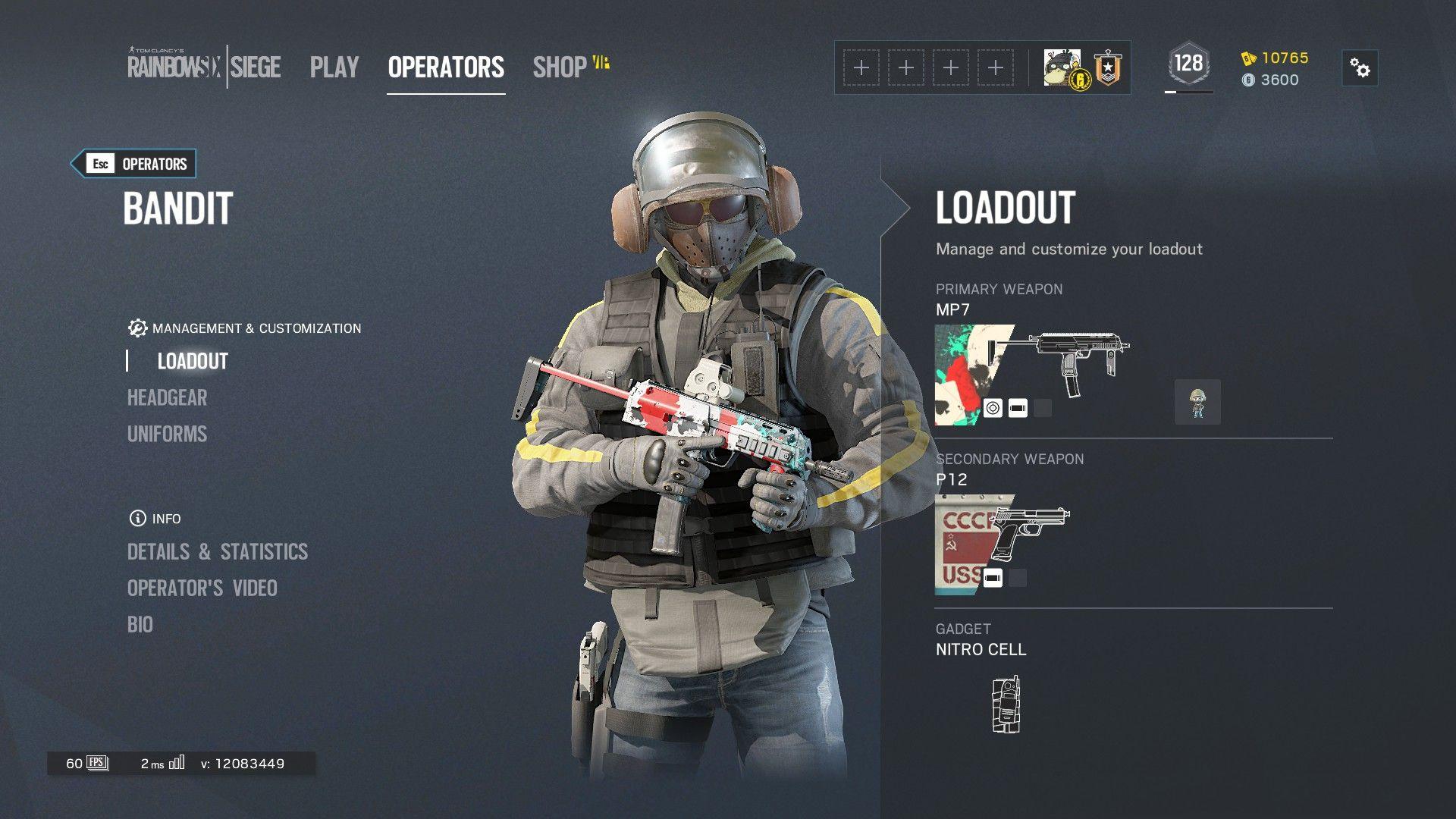The image size is (1456, 819).
Task: Select the MP7 sight attachment icon
Action: (993, 408)
